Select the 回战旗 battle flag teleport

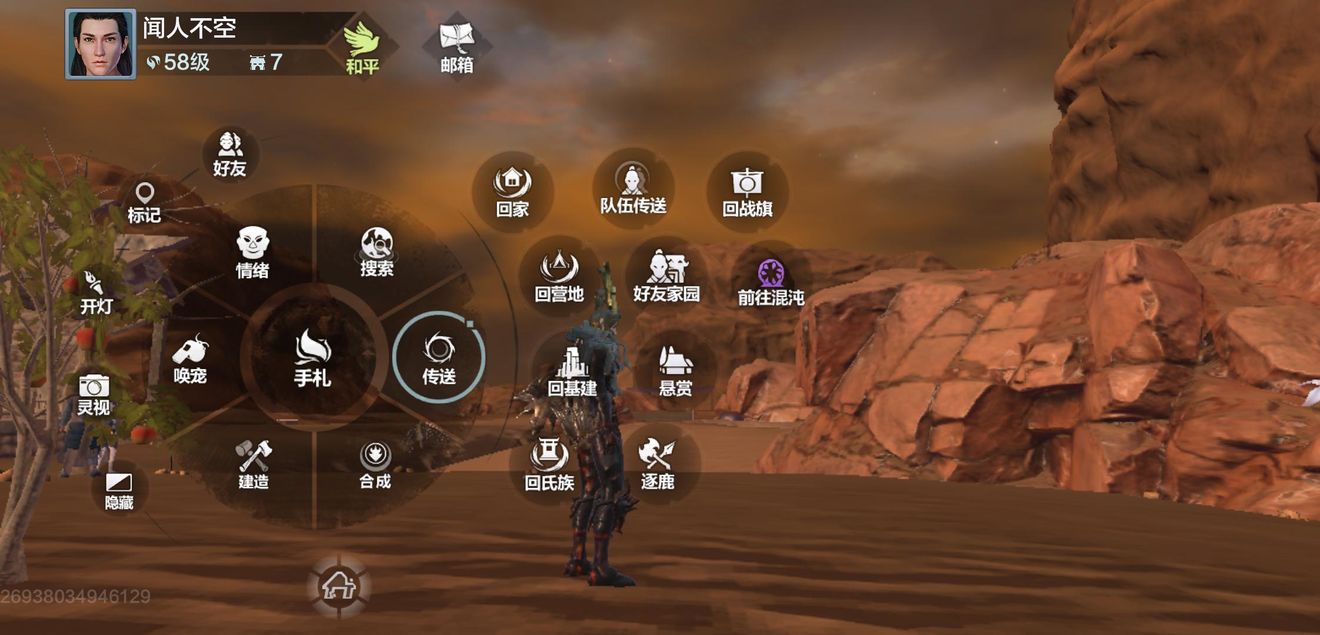[747, 191]
